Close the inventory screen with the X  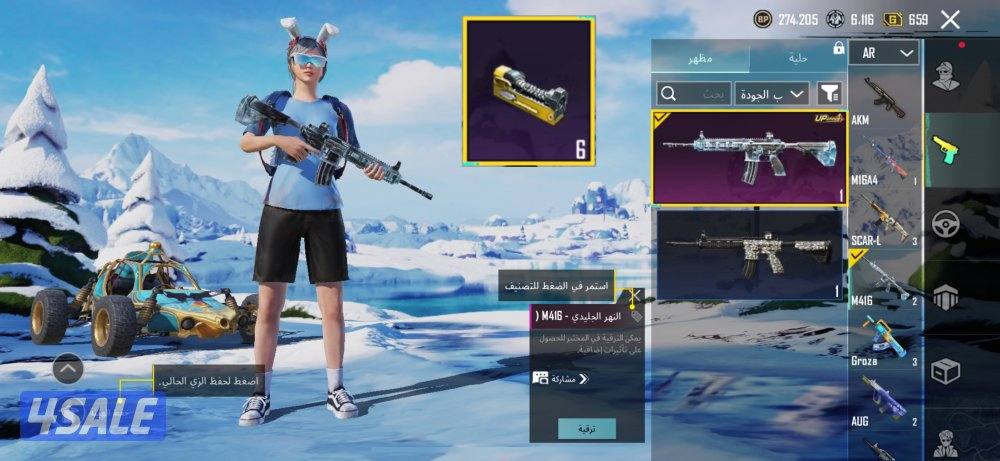point(950,19)
